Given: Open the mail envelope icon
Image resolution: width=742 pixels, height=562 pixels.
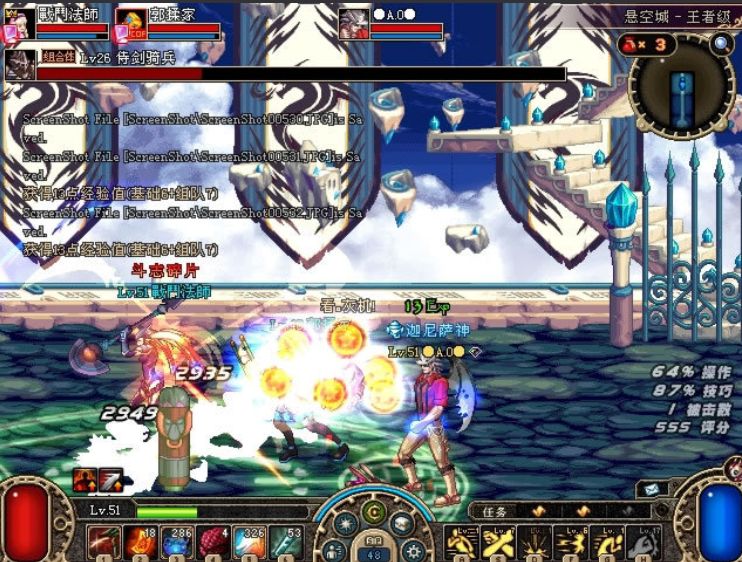Looking at the screenshot, I should (x=652, y=490).
